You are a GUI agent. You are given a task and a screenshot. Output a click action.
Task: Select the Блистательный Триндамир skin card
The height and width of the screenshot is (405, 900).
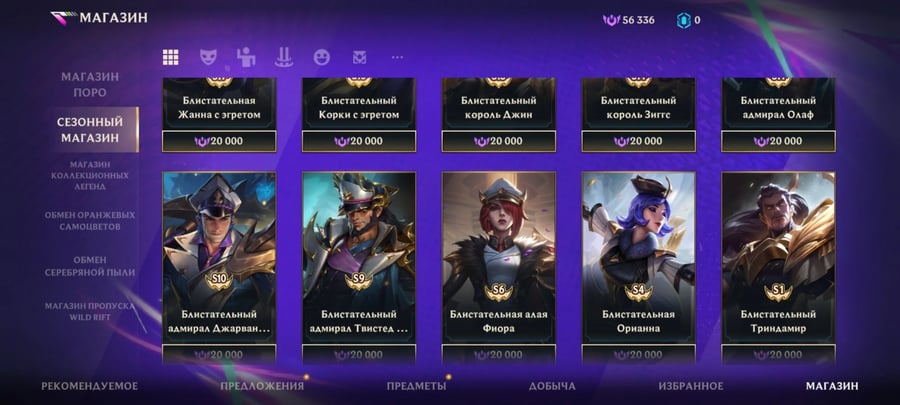pyautogui.click(x=778, y=258)
